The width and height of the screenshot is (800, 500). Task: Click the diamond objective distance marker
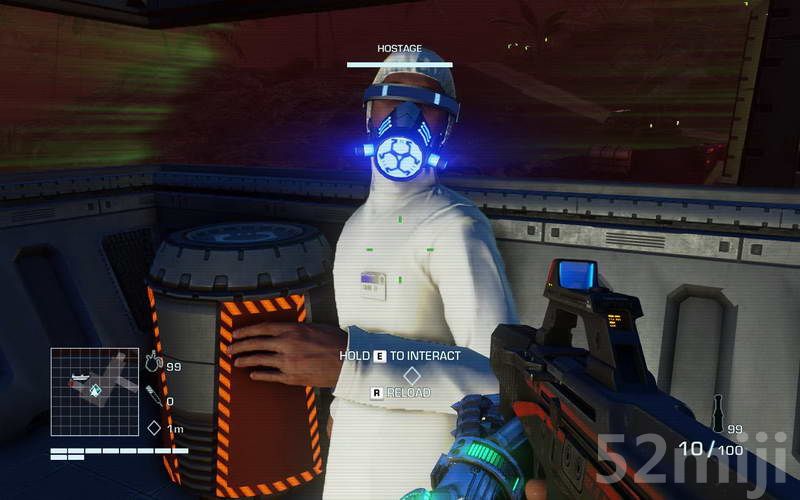pyautogui.click(x=154, y=428)
